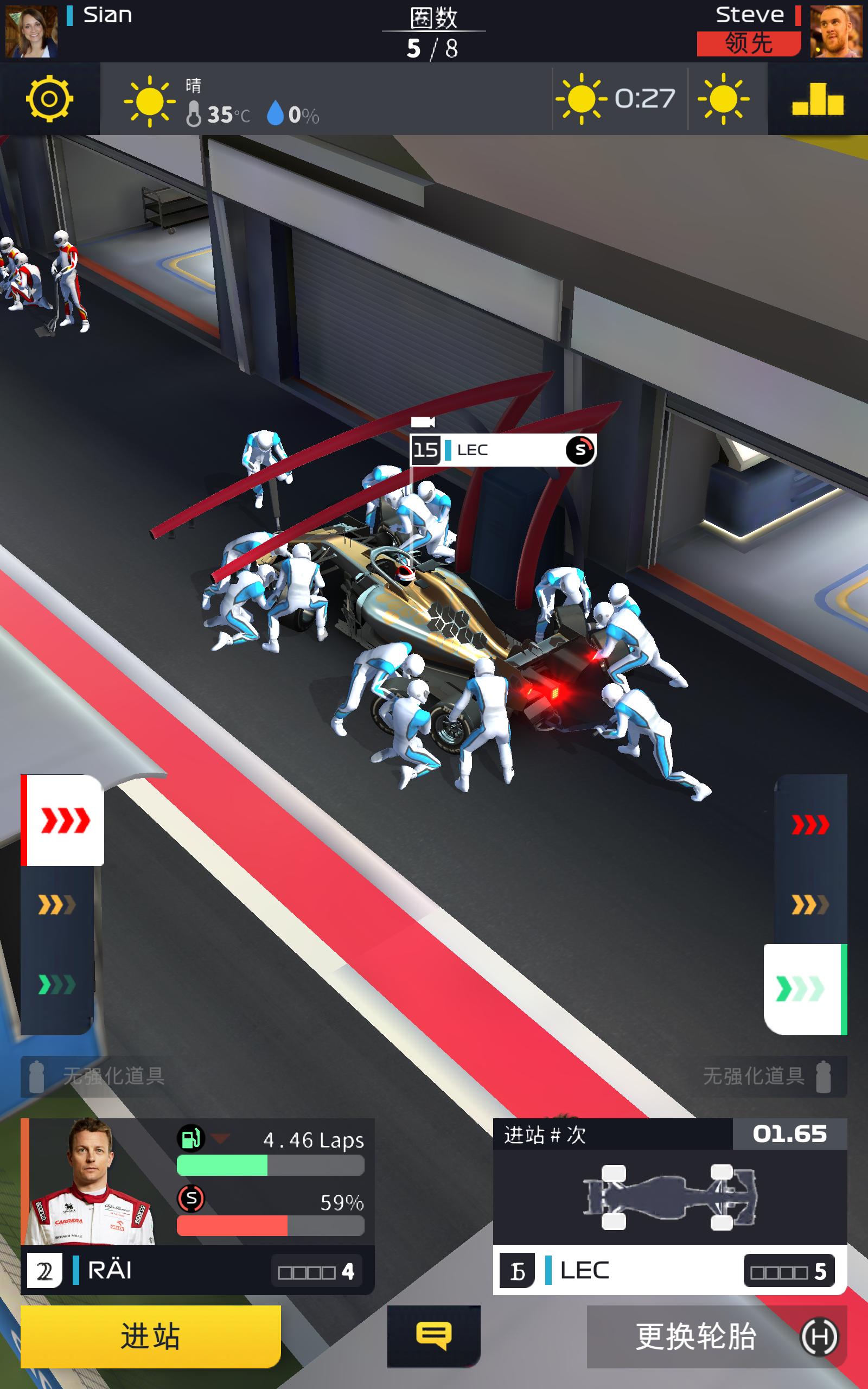Tap the 15 LEC car name tag
This screenshot has height=1389, width=868.
pyautogui.click(x=503, y=450)
